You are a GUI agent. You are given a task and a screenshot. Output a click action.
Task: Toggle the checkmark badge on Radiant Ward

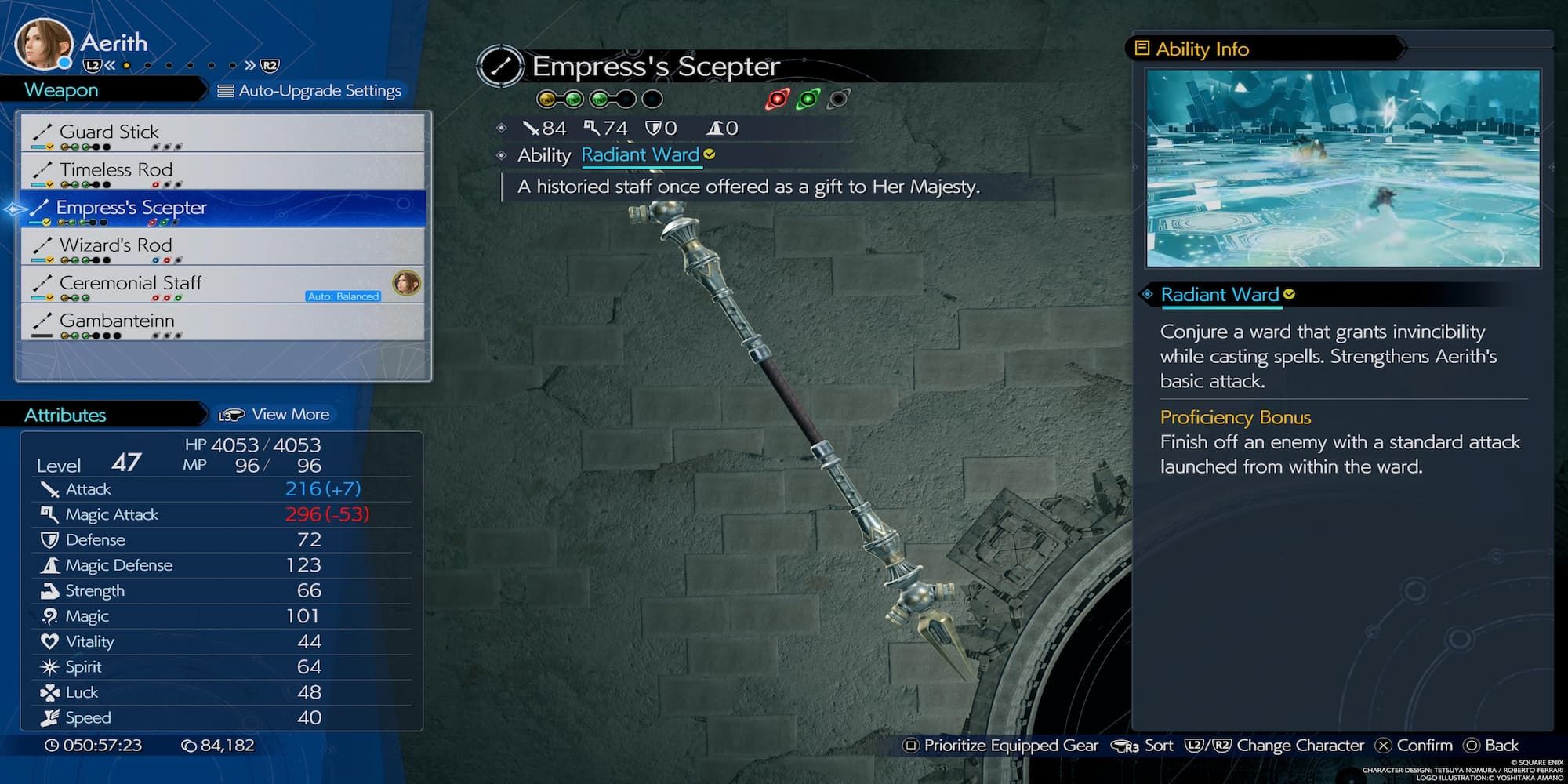tap(1288, 294)
